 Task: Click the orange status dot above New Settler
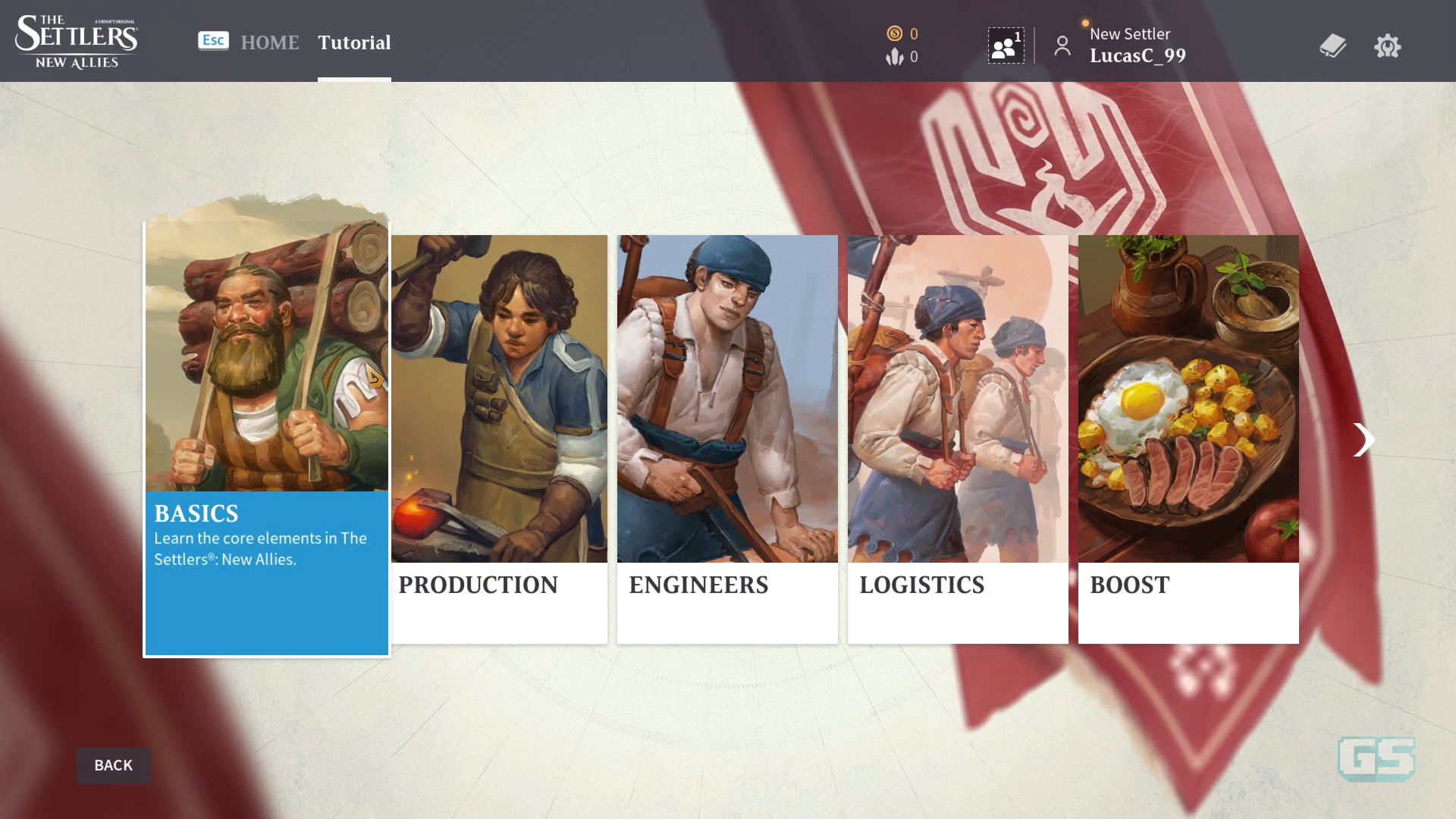[x=1084, y=24]
